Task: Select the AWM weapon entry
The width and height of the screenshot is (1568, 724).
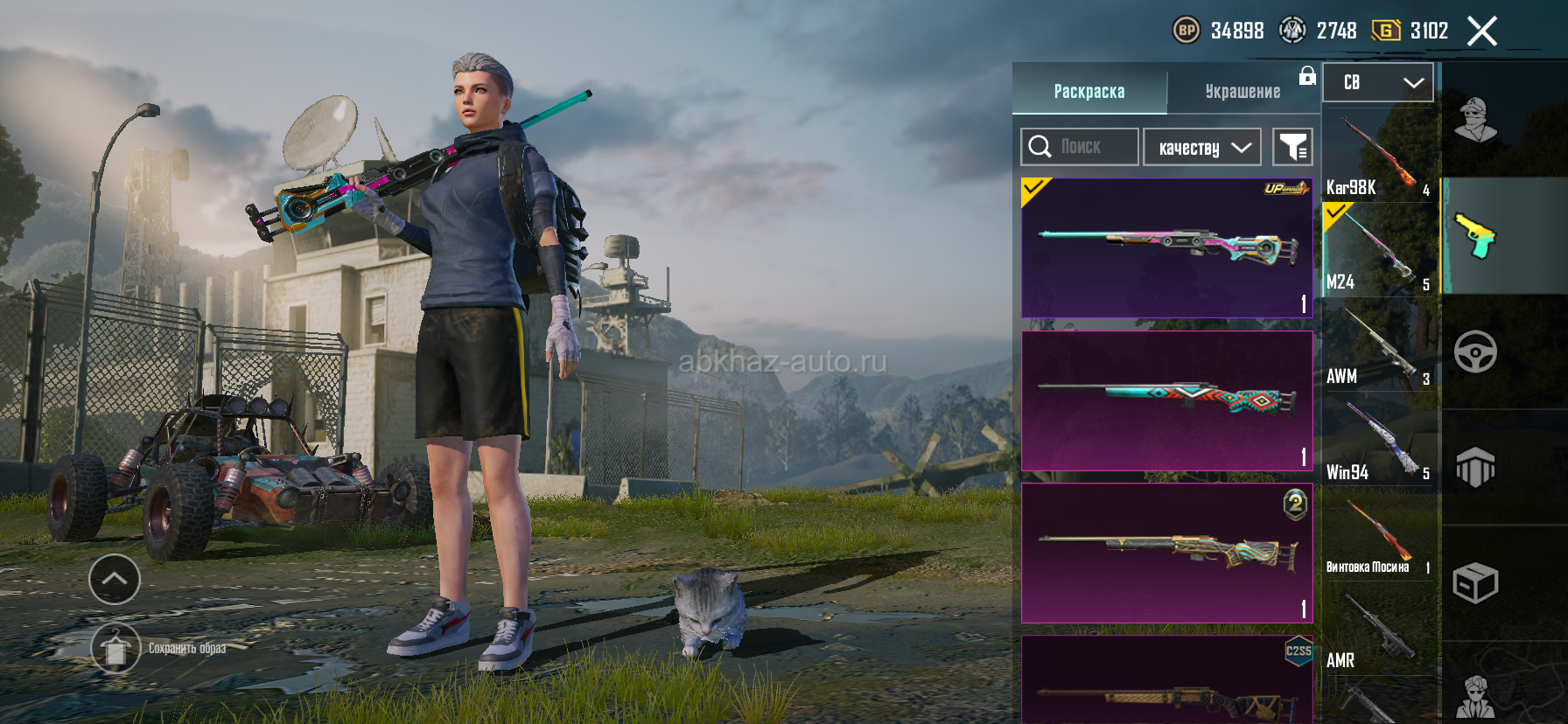Action: click(x=1378, y=346)
